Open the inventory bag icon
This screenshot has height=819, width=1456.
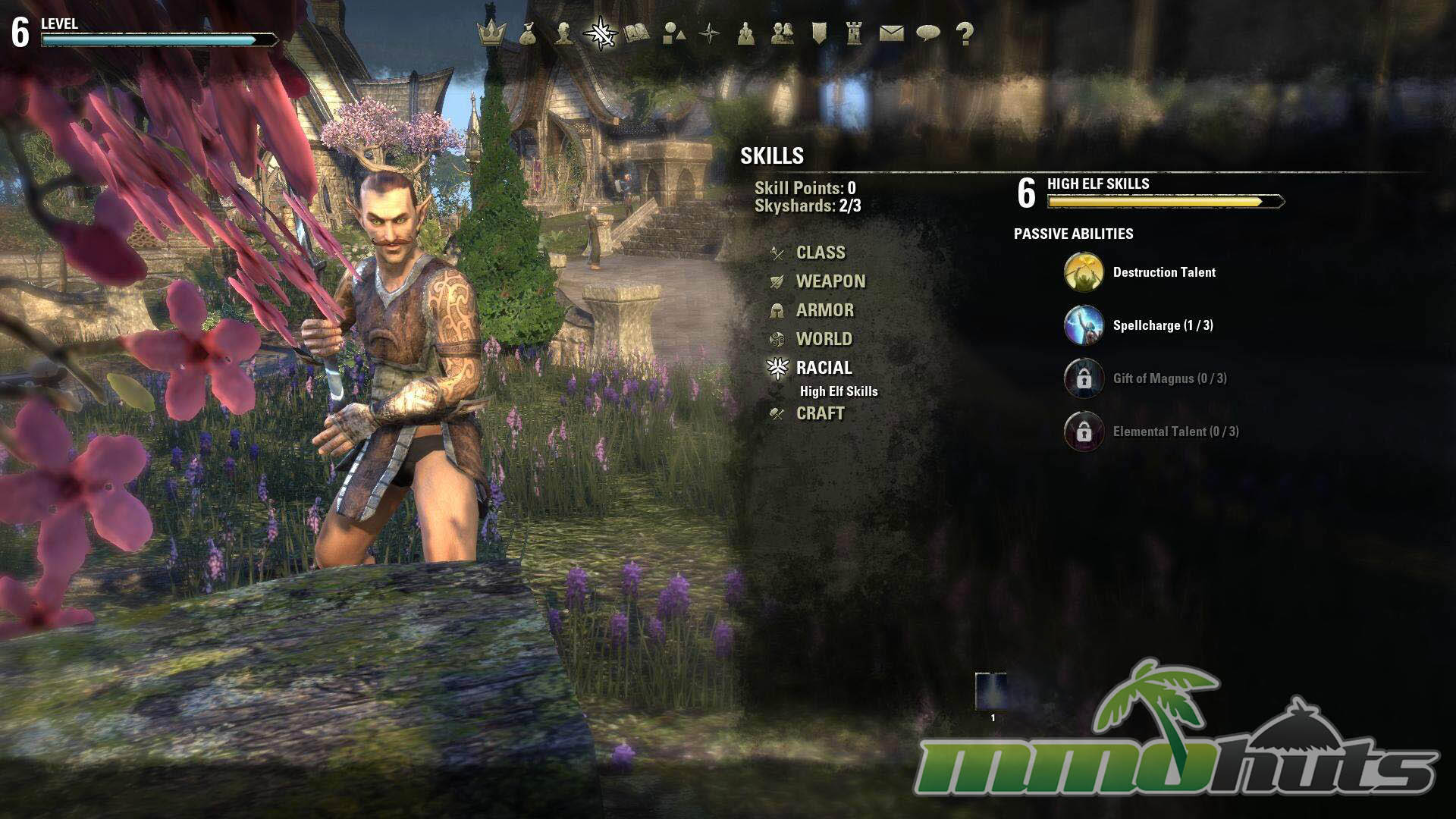click(x=528, y=33)
